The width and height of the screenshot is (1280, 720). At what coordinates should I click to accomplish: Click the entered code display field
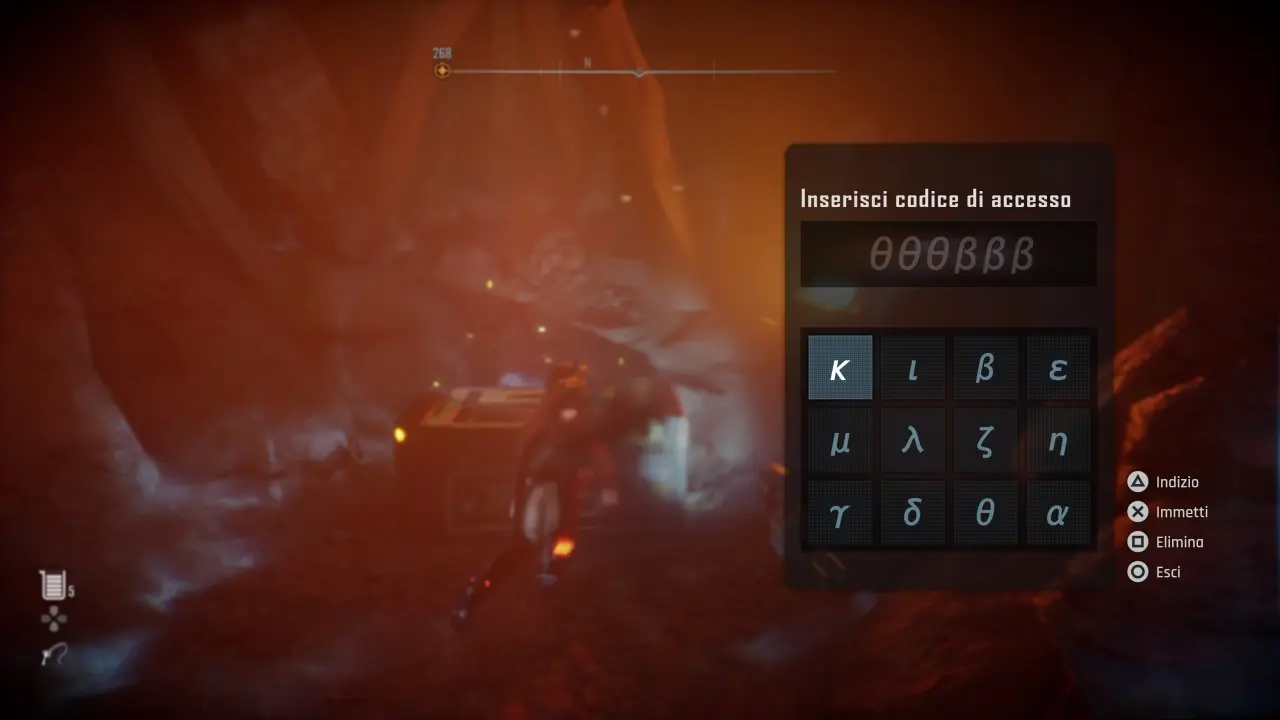pos(947,254)
